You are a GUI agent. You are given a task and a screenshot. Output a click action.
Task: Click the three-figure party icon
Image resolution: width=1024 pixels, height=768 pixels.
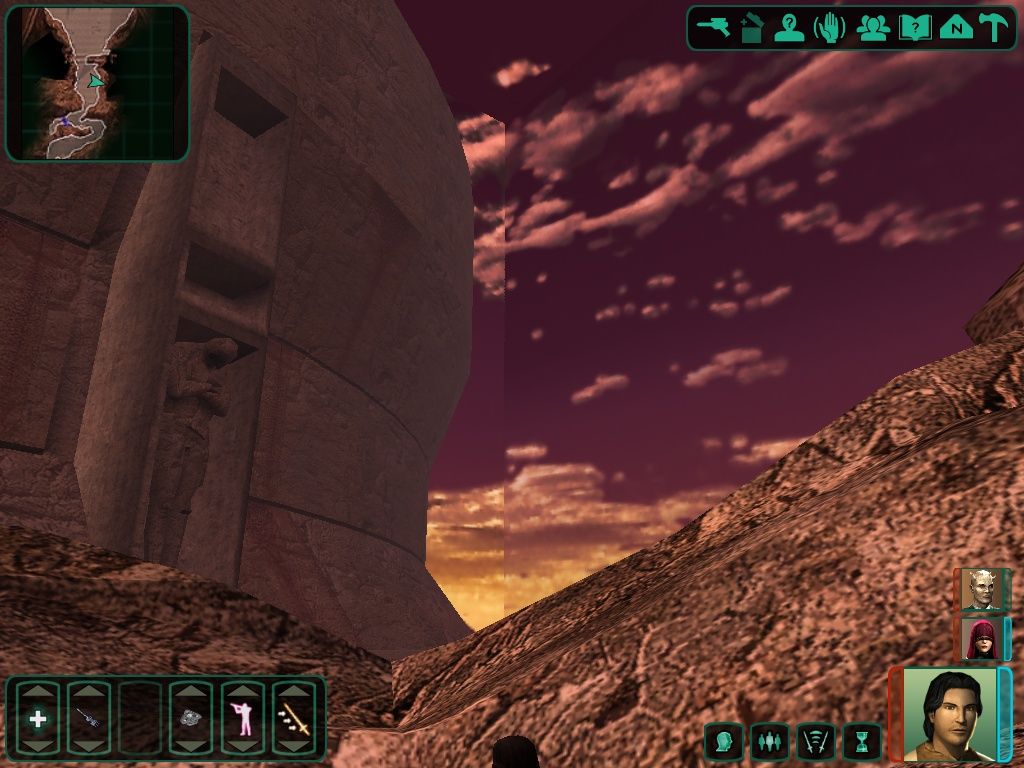click(769, 741)
